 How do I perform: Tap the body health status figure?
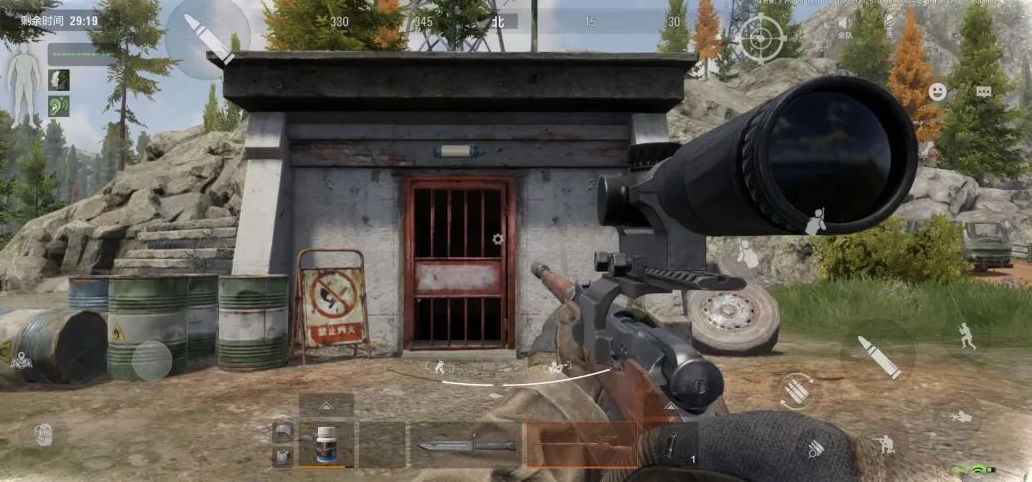pos(22,85)
